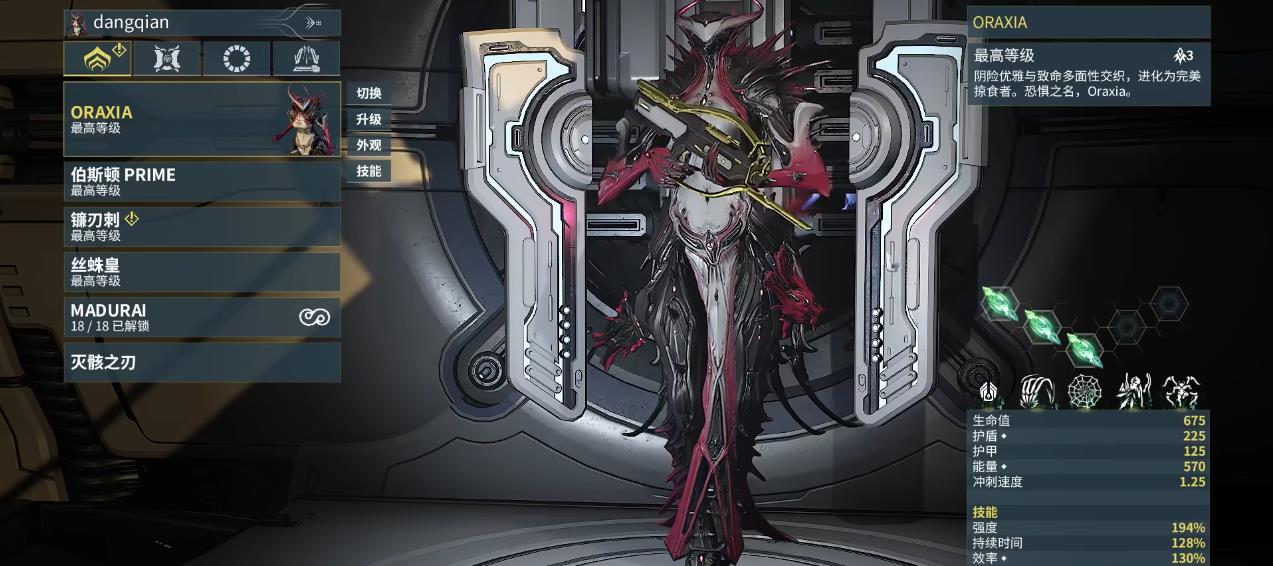Select the spider web ability icon
This screenshot has width=1273, height=566.
1085,391
